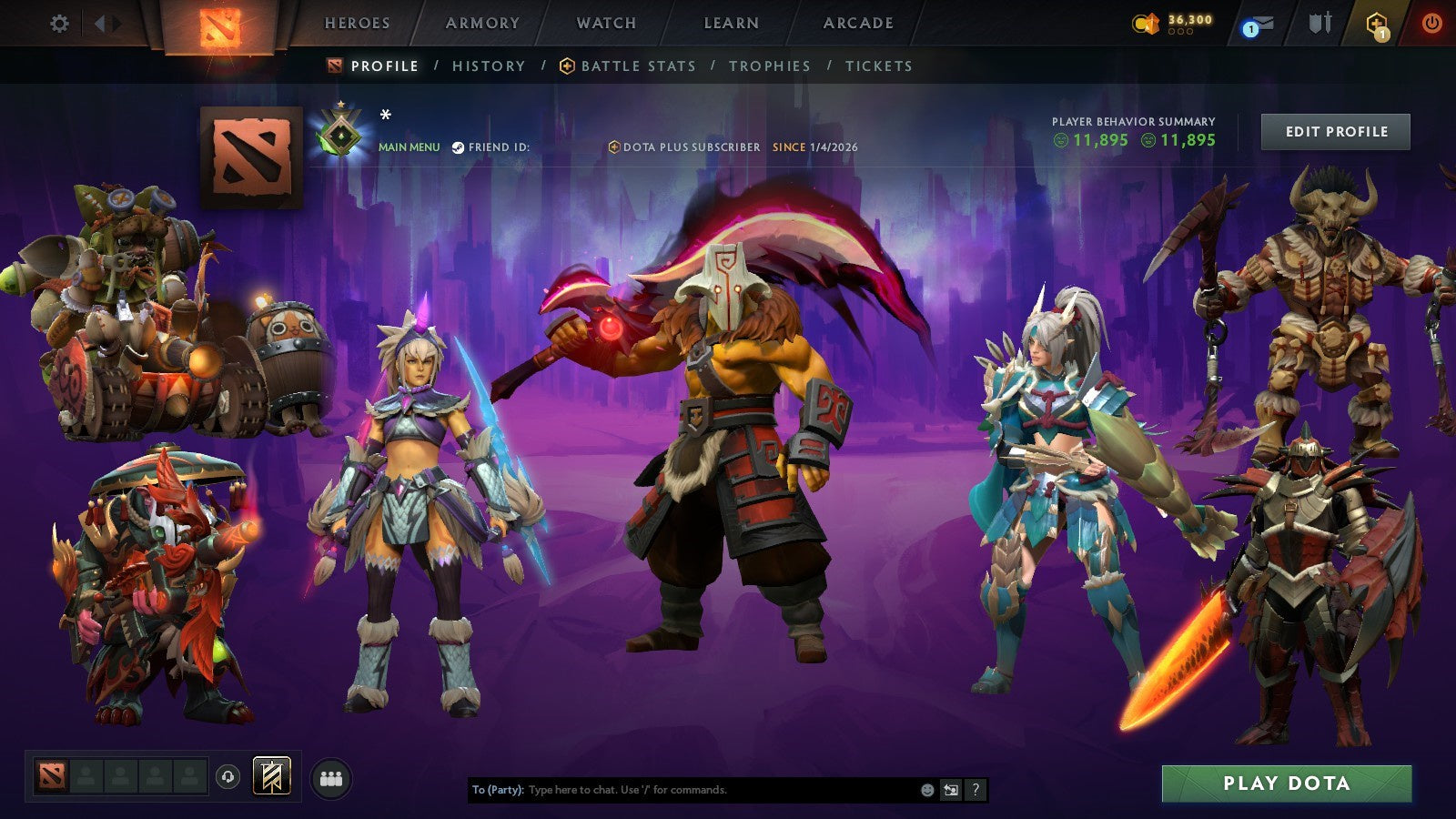
Task: Switch to the HISTORY tab
Action: (489, 66)
